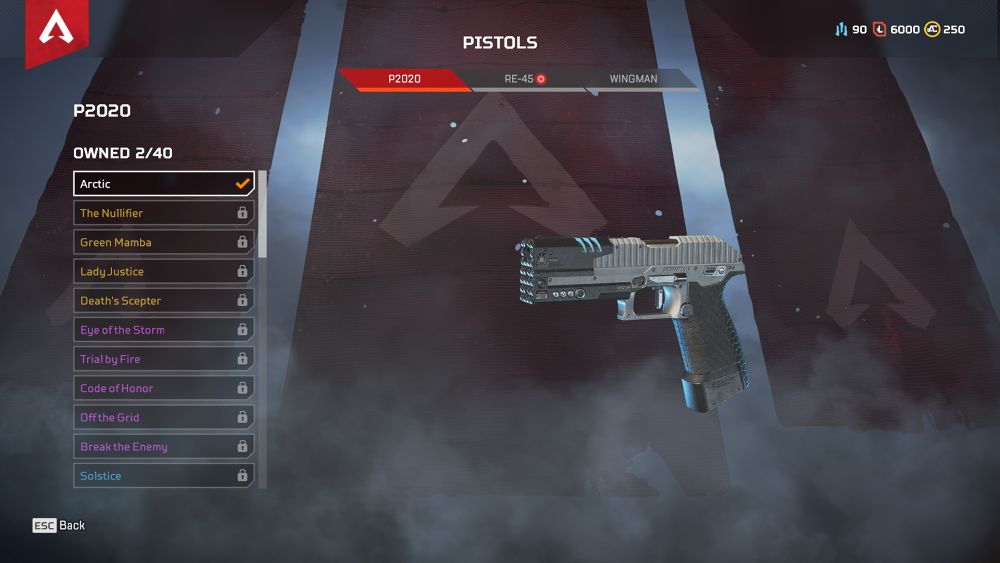Select the Code of Honor skin

[x=164, y=388]
